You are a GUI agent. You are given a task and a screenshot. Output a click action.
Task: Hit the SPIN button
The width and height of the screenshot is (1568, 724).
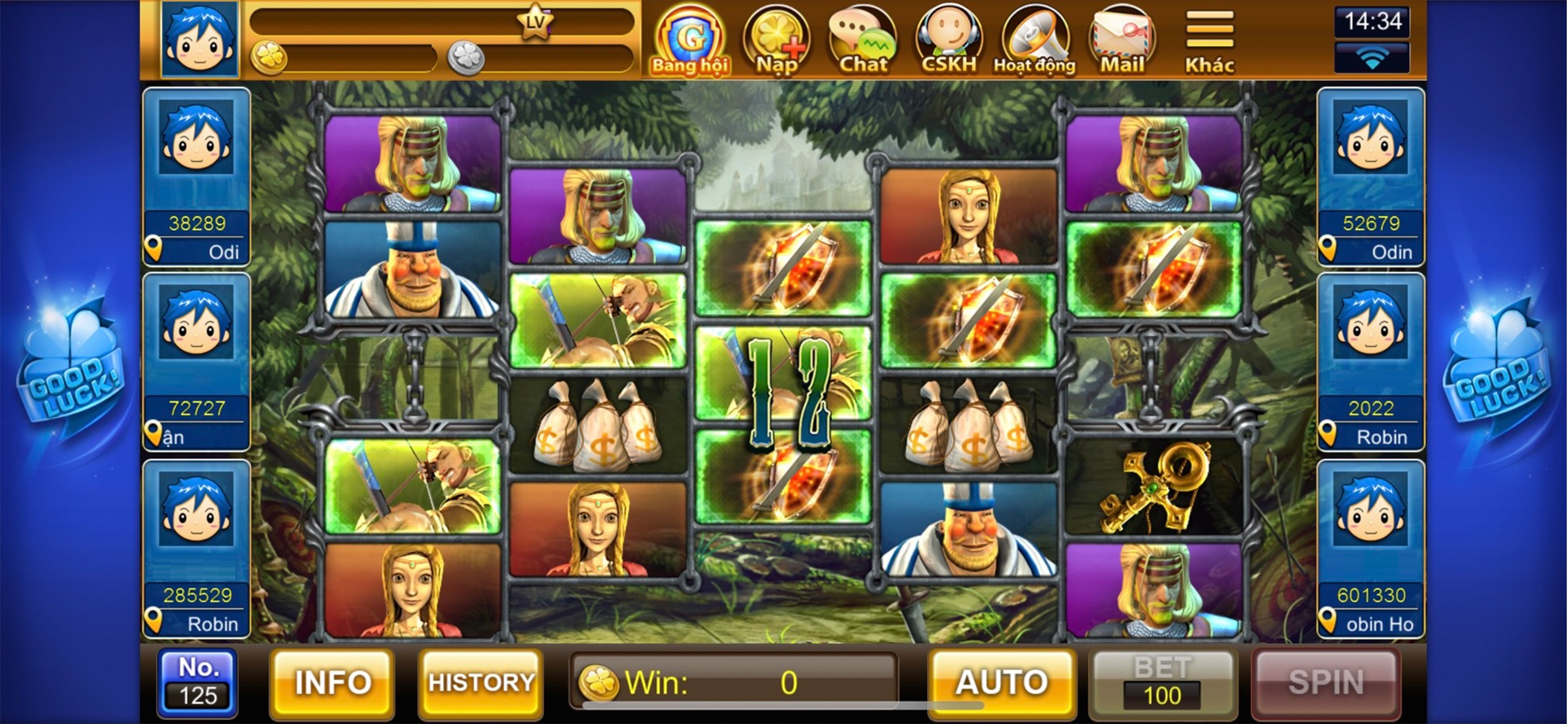[1326, 683]
